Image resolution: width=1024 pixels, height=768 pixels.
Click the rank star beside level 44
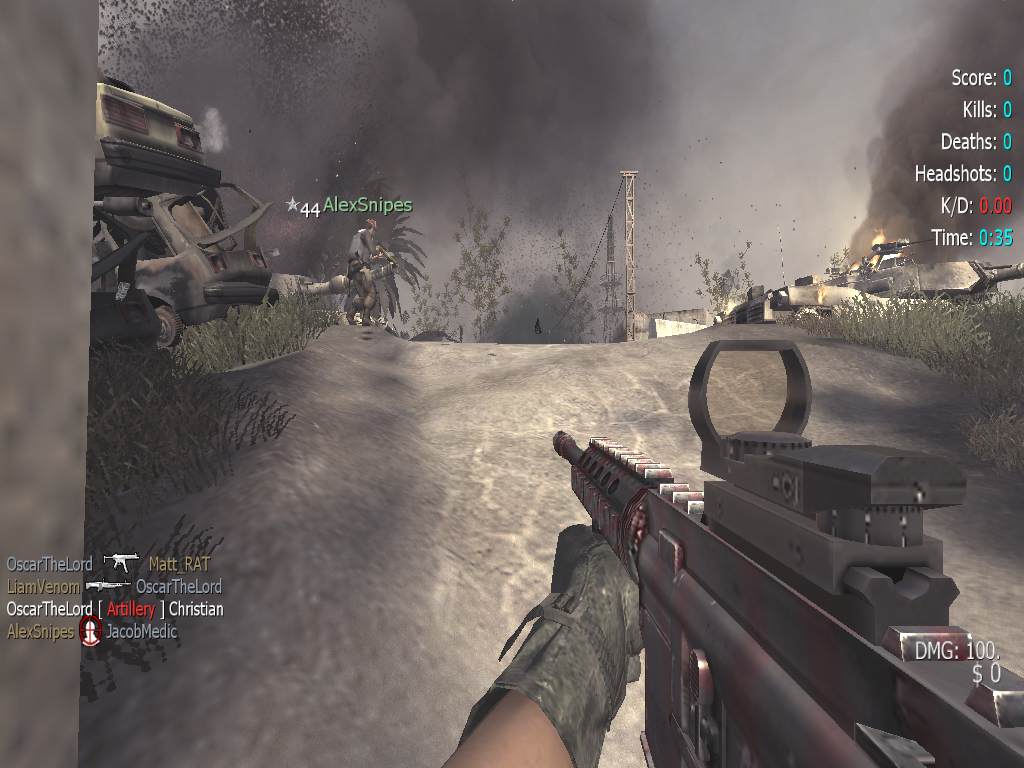[292, 204]
